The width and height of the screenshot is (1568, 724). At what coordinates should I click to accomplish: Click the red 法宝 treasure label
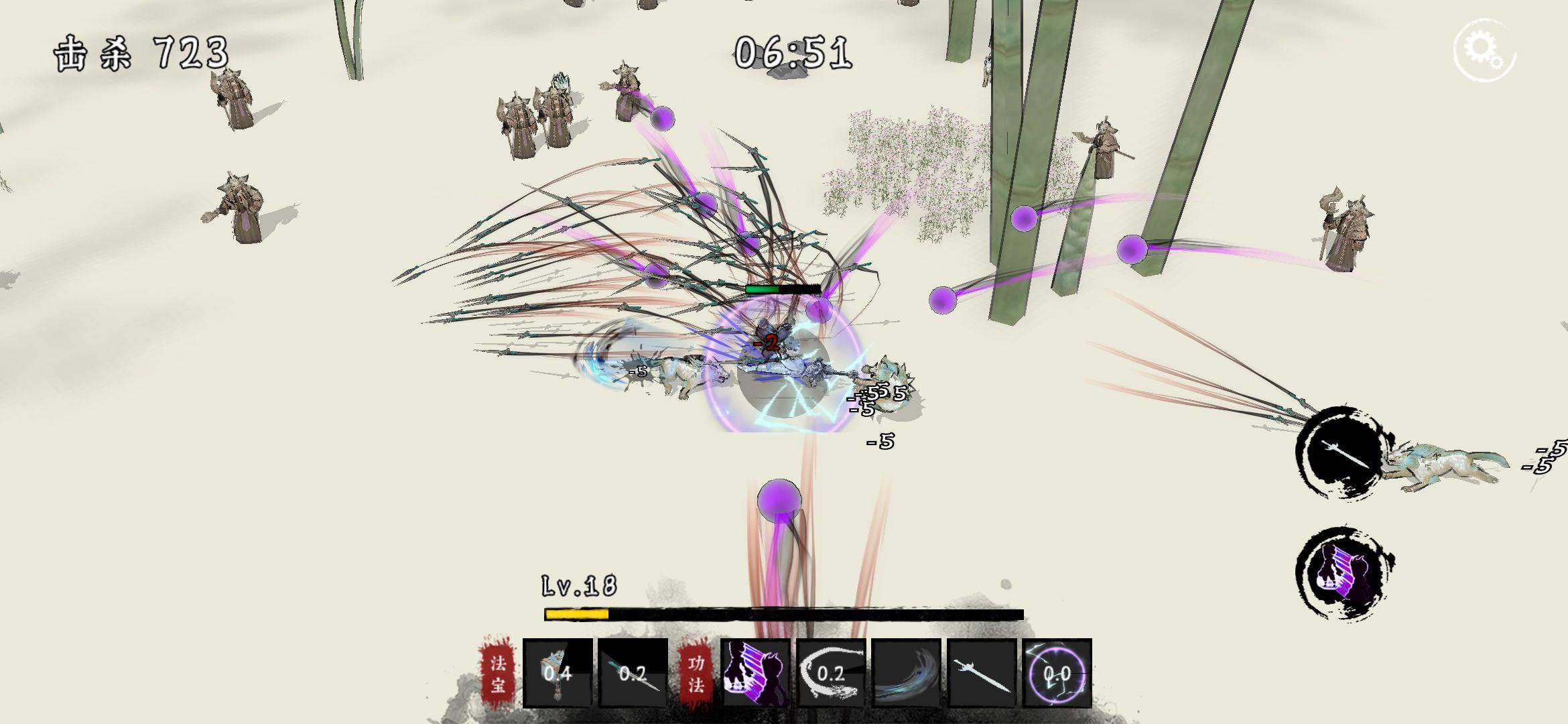click(498, 672)
